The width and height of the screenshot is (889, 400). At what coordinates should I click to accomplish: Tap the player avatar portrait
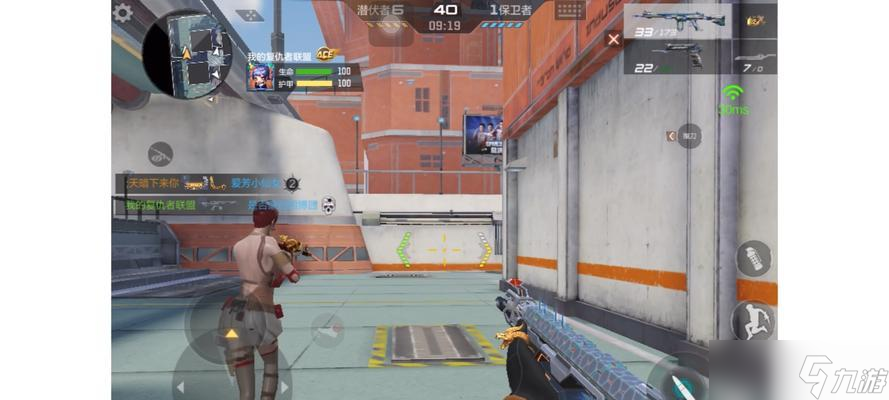[x=261, y=78]
